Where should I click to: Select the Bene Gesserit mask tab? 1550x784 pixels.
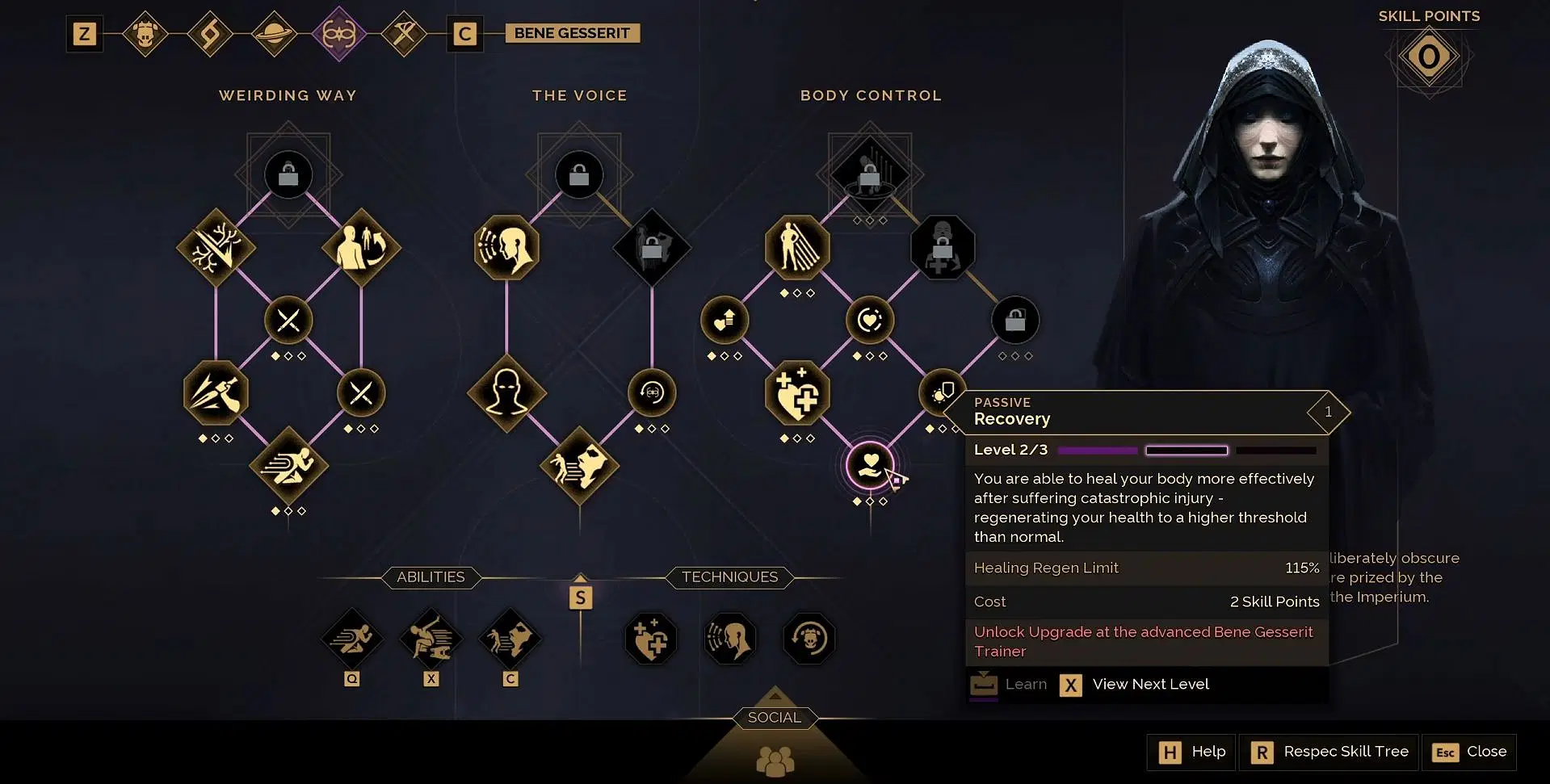pos(339,34)
